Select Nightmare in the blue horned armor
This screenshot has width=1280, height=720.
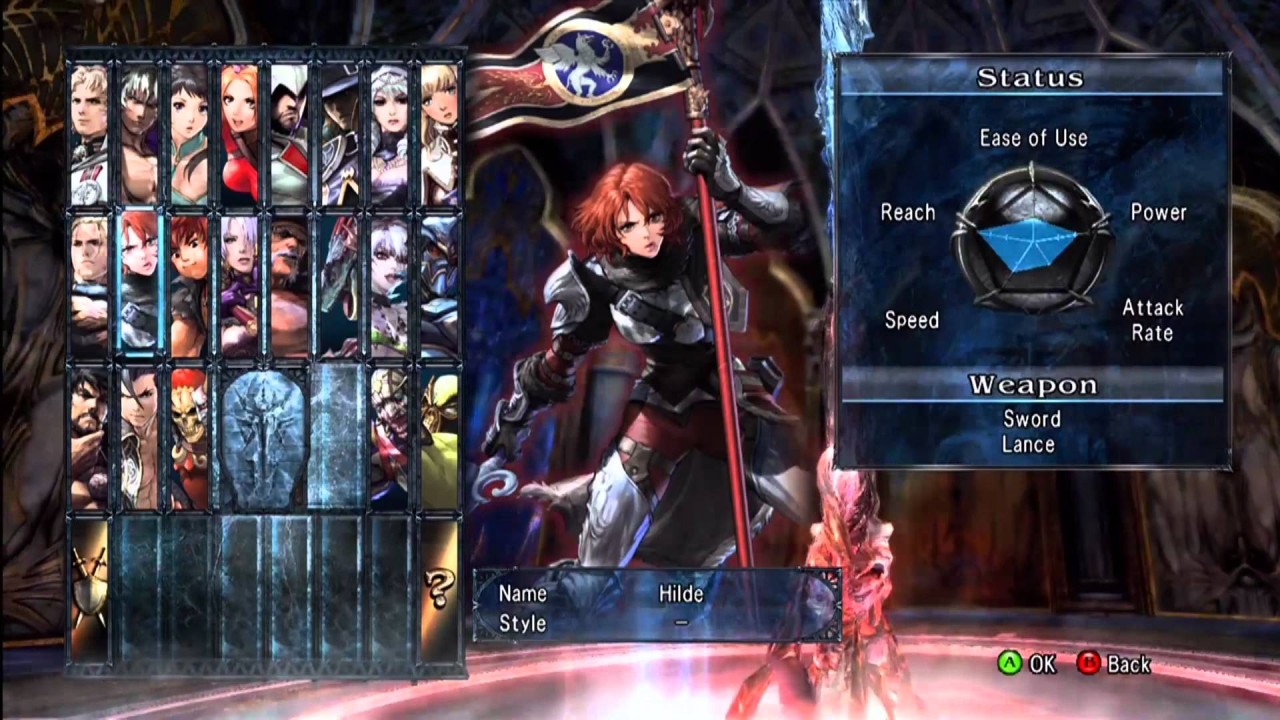(x=440, y=286)
